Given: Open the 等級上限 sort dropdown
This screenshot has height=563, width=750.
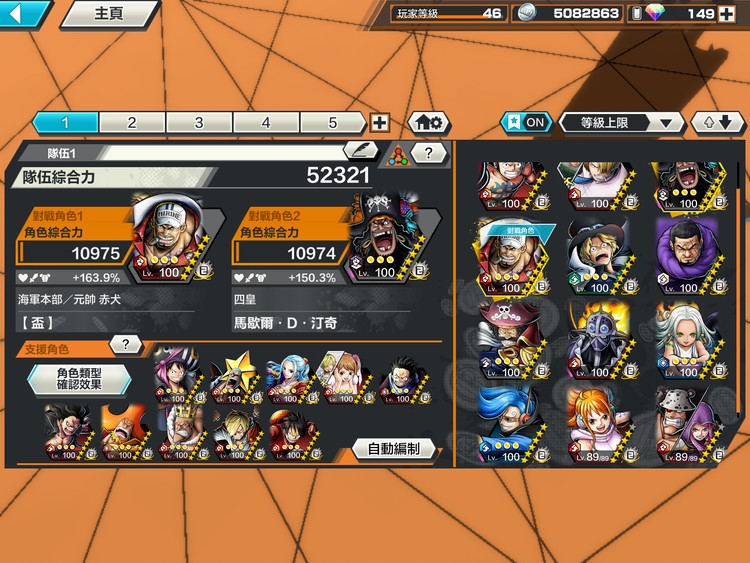Looking at the screenshot, I should [x=621, y=122].
